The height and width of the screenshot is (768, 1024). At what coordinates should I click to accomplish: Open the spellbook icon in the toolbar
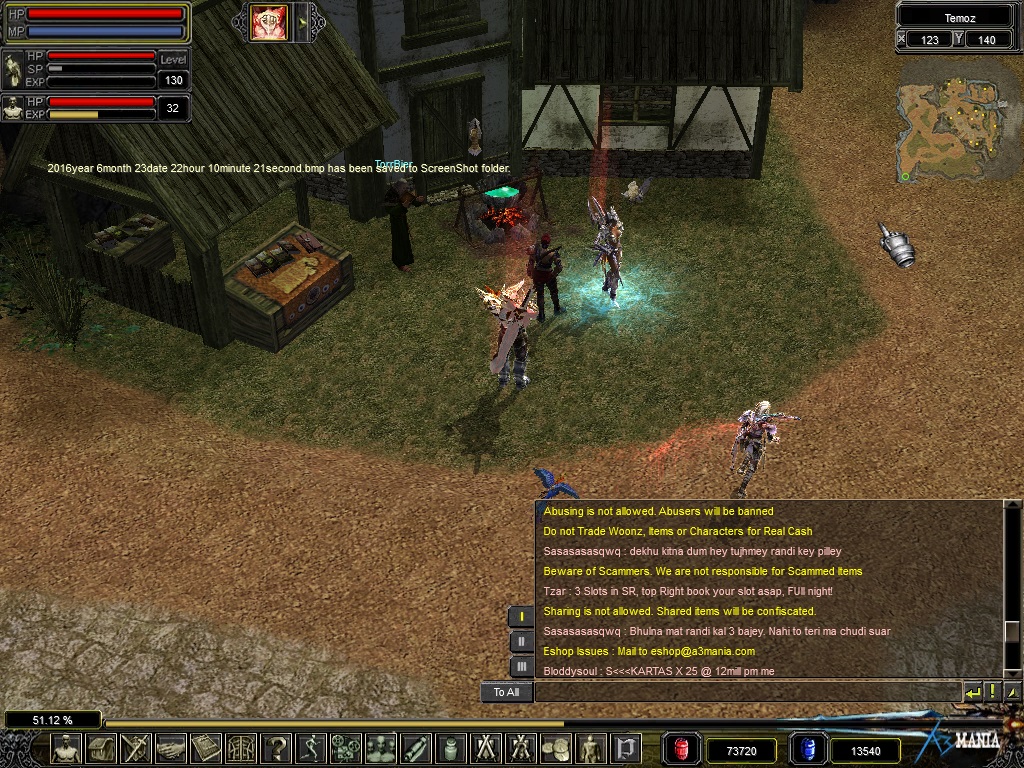click(x=206, y=748)
